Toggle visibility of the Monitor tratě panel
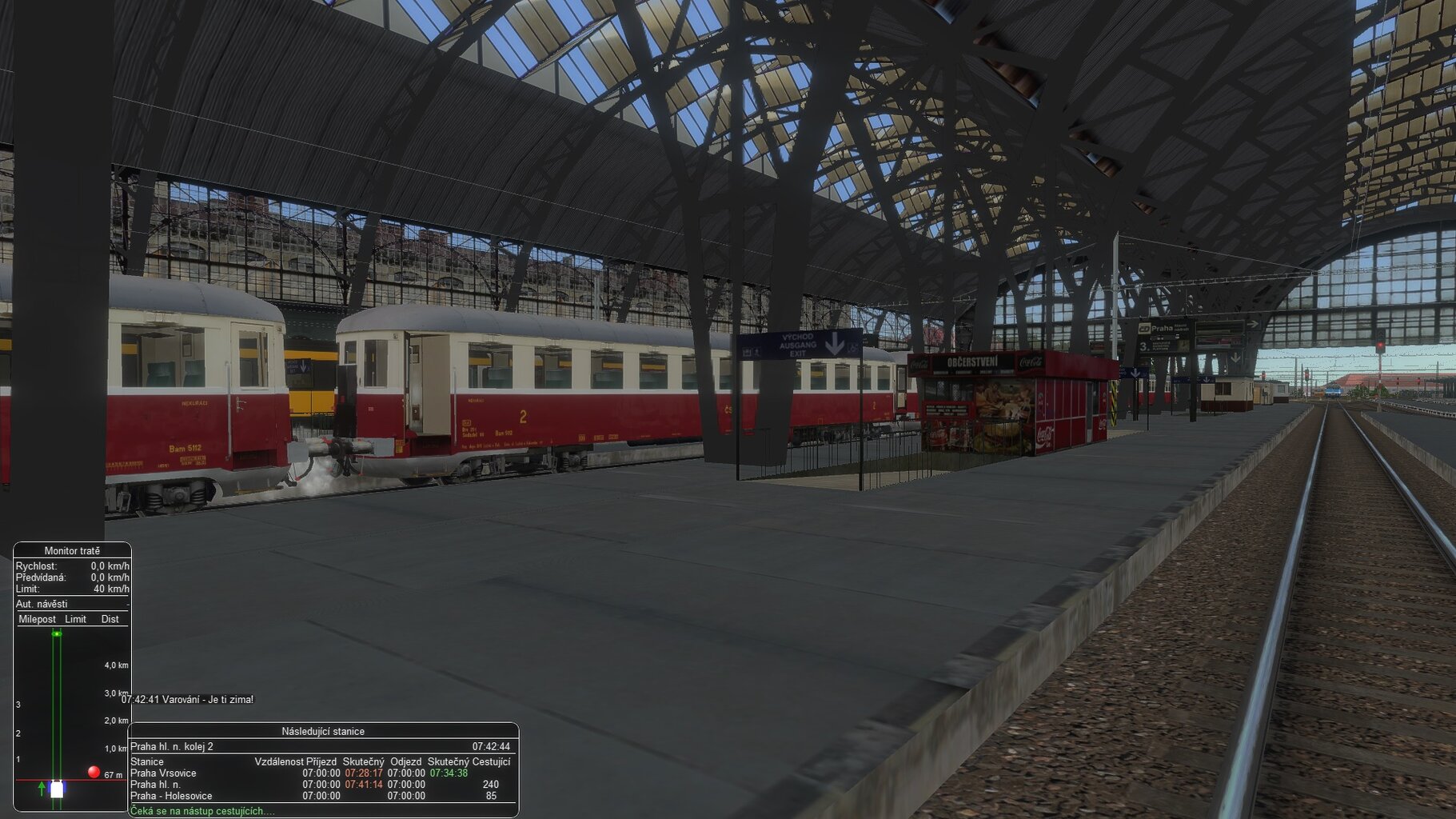 click(x=72, y=551)
